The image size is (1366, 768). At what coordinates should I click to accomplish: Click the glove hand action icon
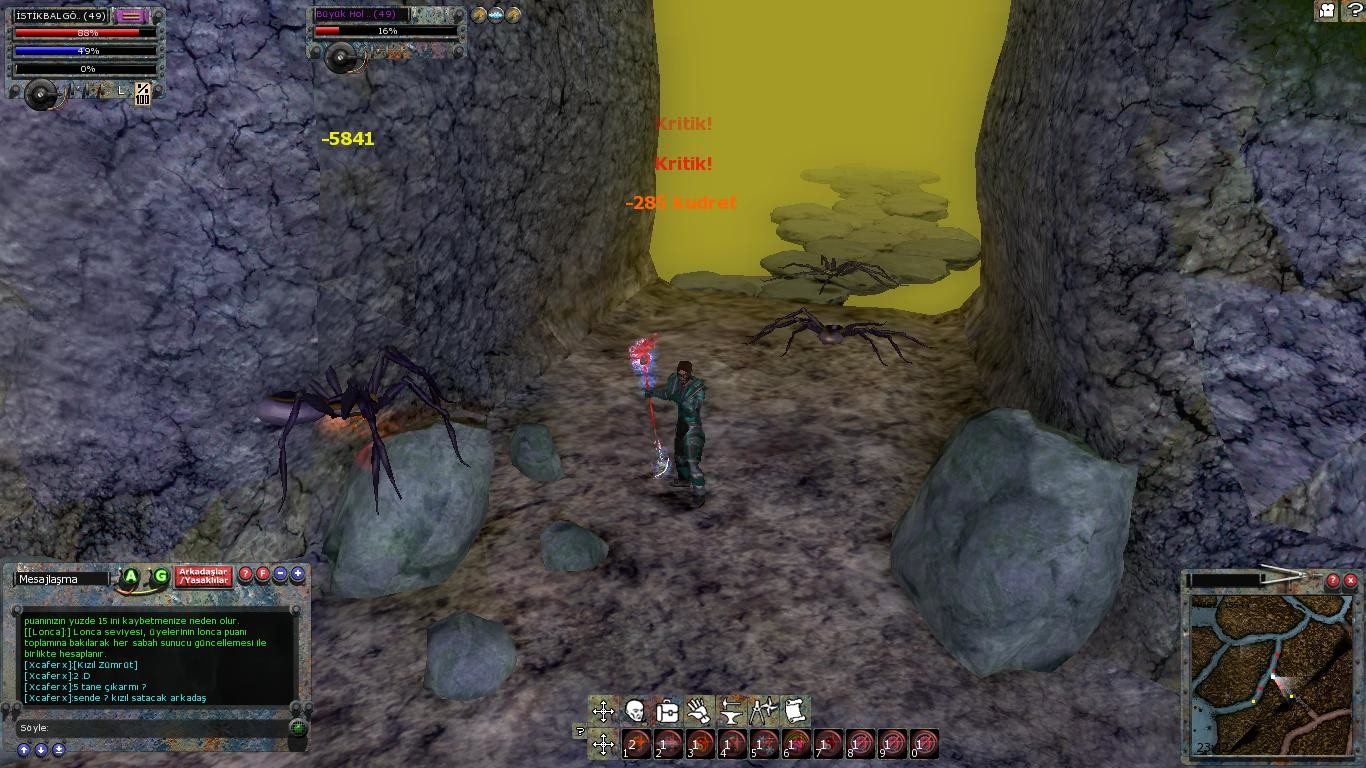click(x=699, y=711)
